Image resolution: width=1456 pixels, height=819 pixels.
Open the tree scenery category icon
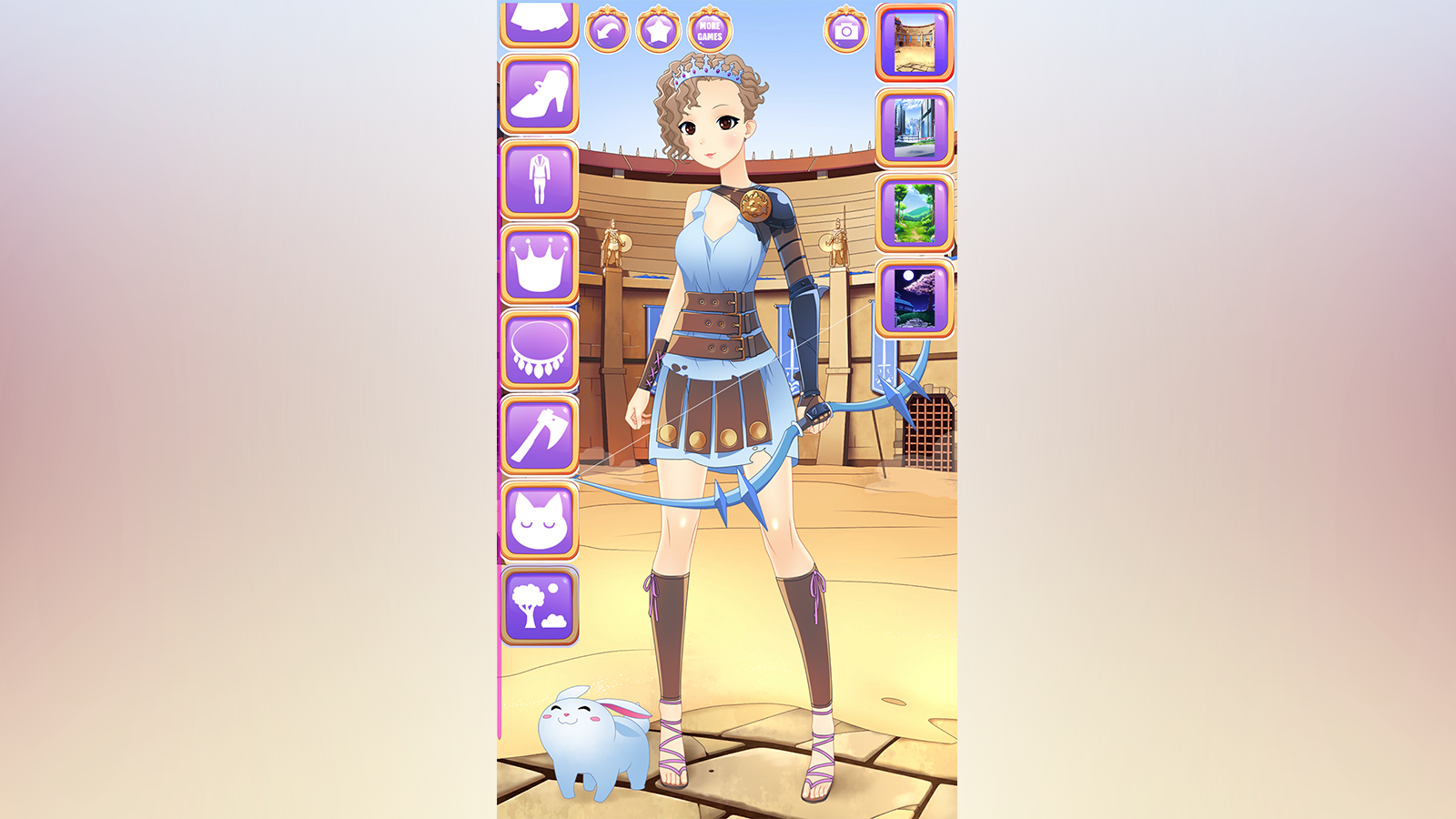coord(539,605)
